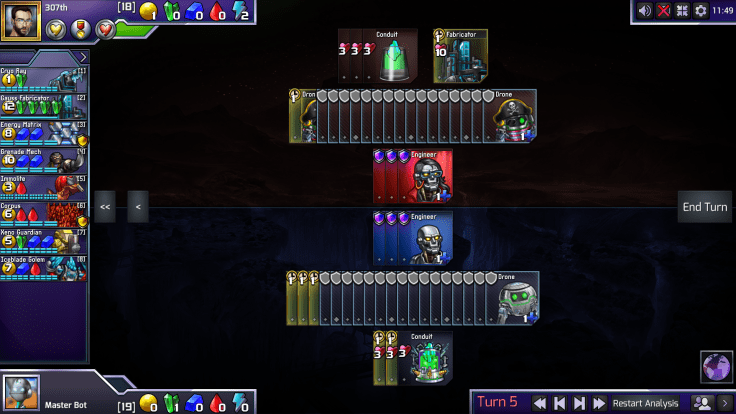Image resolution: width=736 pixels, height=414 pixels.
Task: Step back one turn in the replay
Action: pos(559,403)
